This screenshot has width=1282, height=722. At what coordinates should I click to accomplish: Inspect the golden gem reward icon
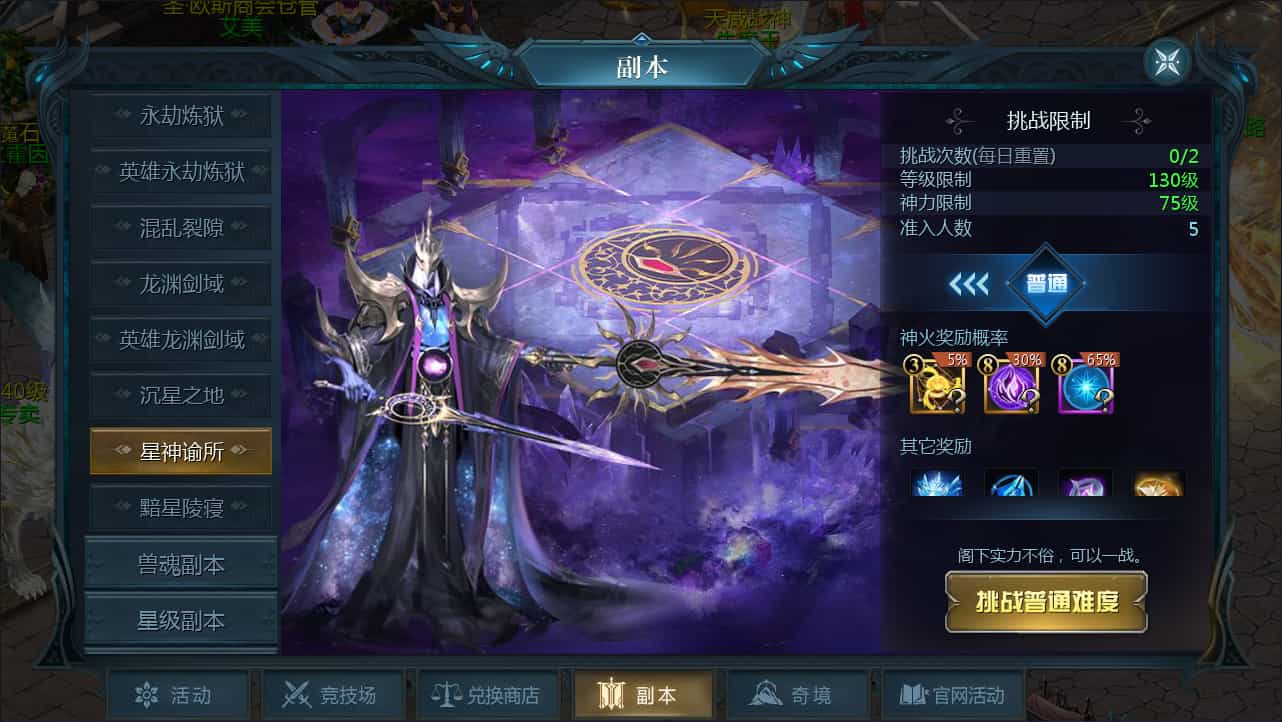1157,486
